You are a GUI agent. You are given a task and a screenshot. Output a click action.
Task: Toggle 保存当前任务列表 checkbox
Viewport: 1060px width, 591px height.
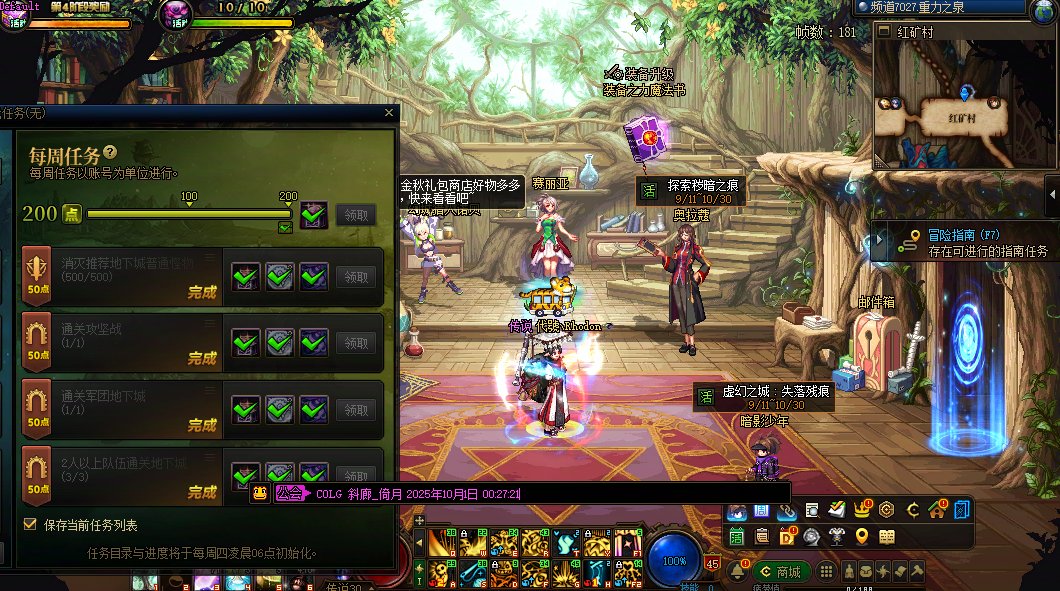[x=29, y=524]
